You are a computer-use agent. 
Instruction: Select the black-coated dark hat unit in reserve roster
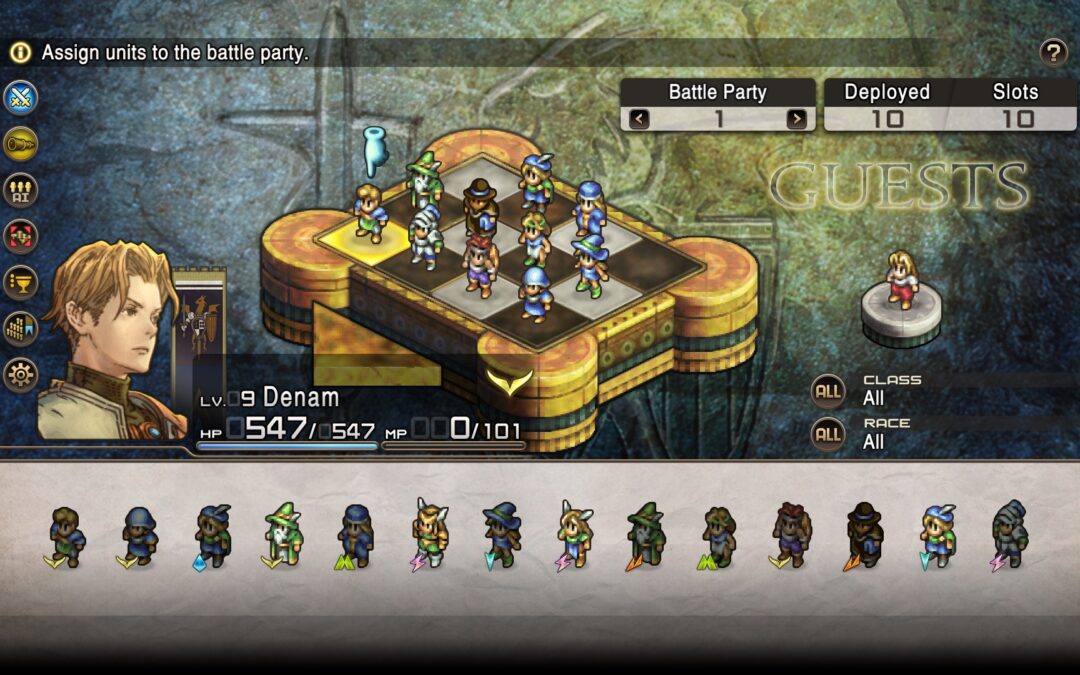[x=863, y=535]
